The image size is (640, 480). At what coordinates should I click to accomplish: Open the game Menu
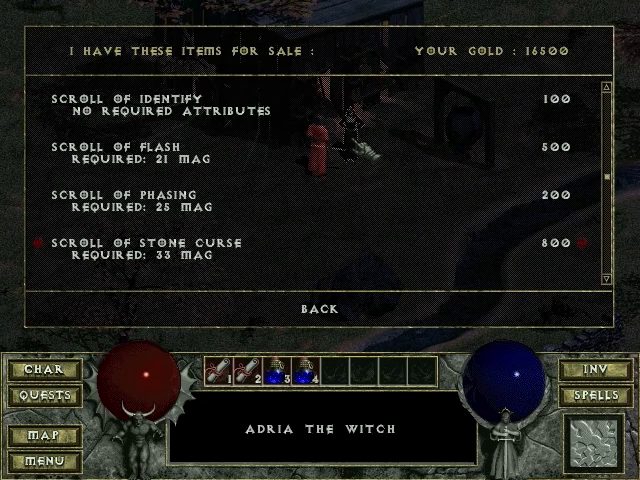43,461
